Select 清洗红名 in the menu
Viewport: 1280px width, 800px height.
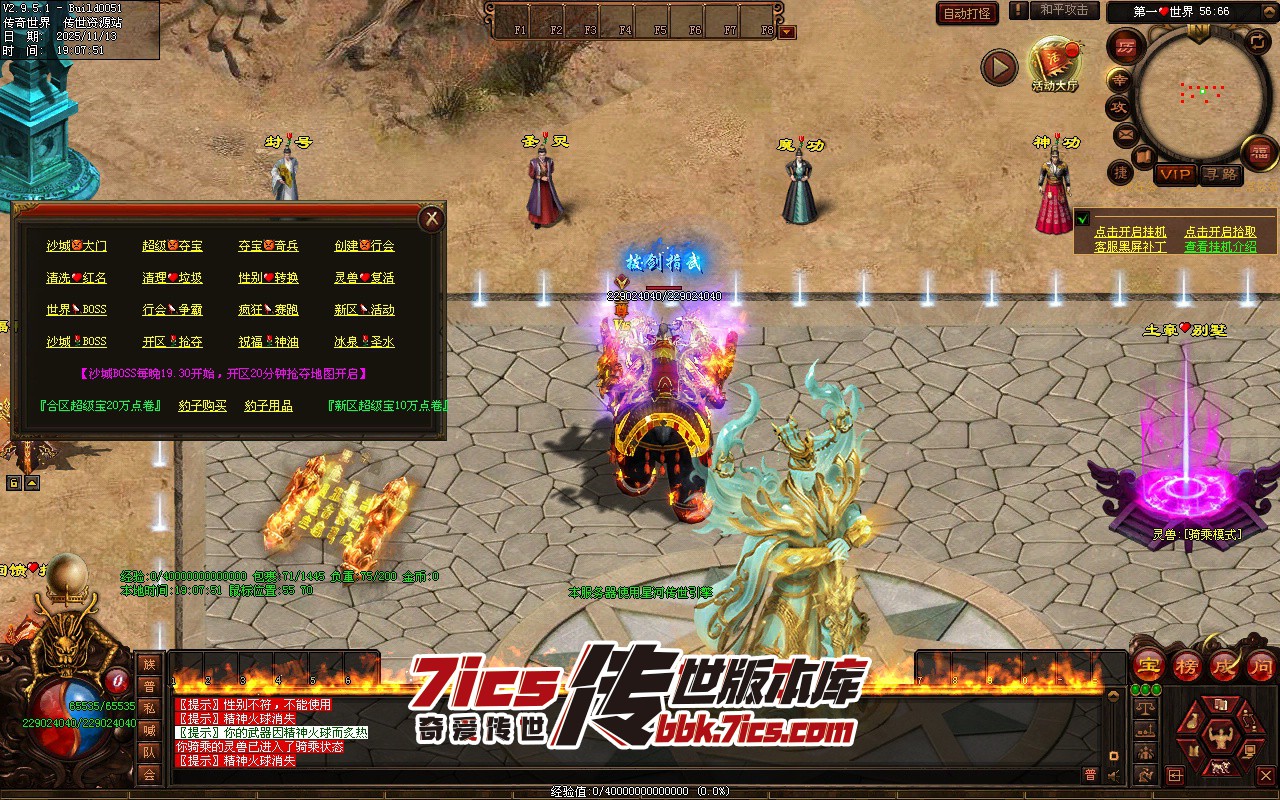pos(76,278)
